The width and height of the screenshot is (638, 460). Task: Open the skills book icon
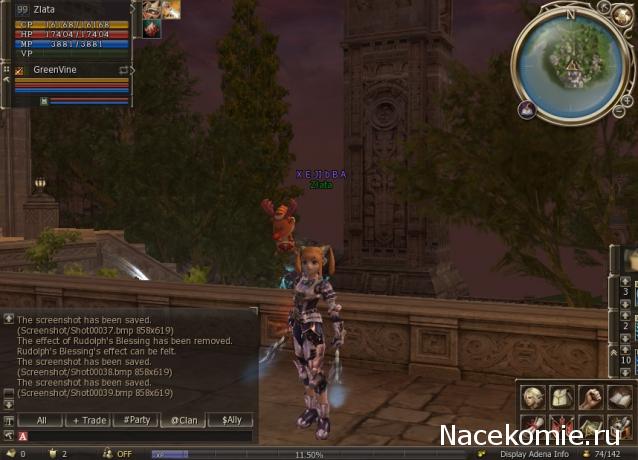620,396
